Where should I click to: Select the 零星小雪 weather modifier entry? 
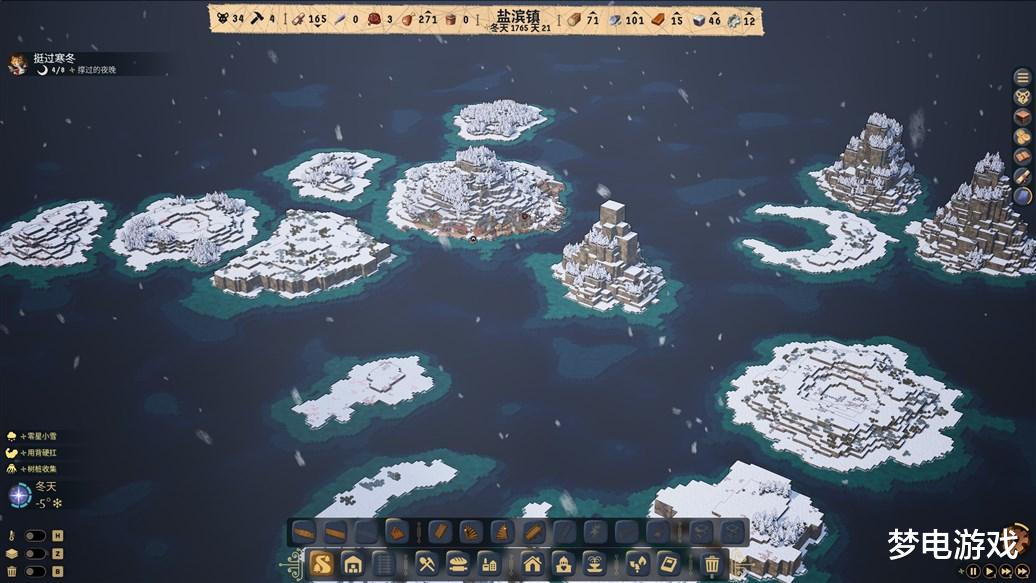click(x=40, y=436)
